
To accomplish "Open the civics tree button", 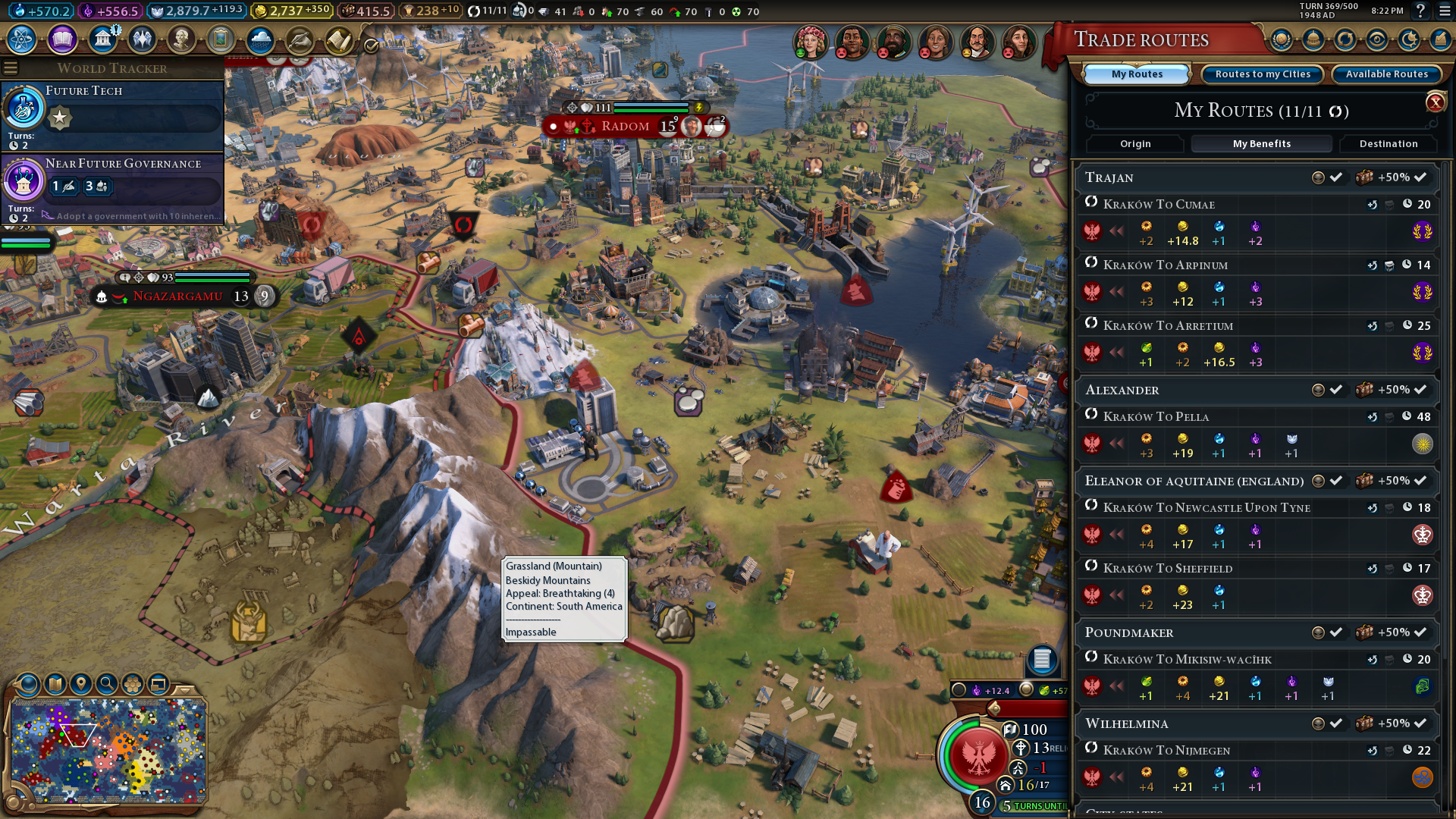I will pos(62,39).
